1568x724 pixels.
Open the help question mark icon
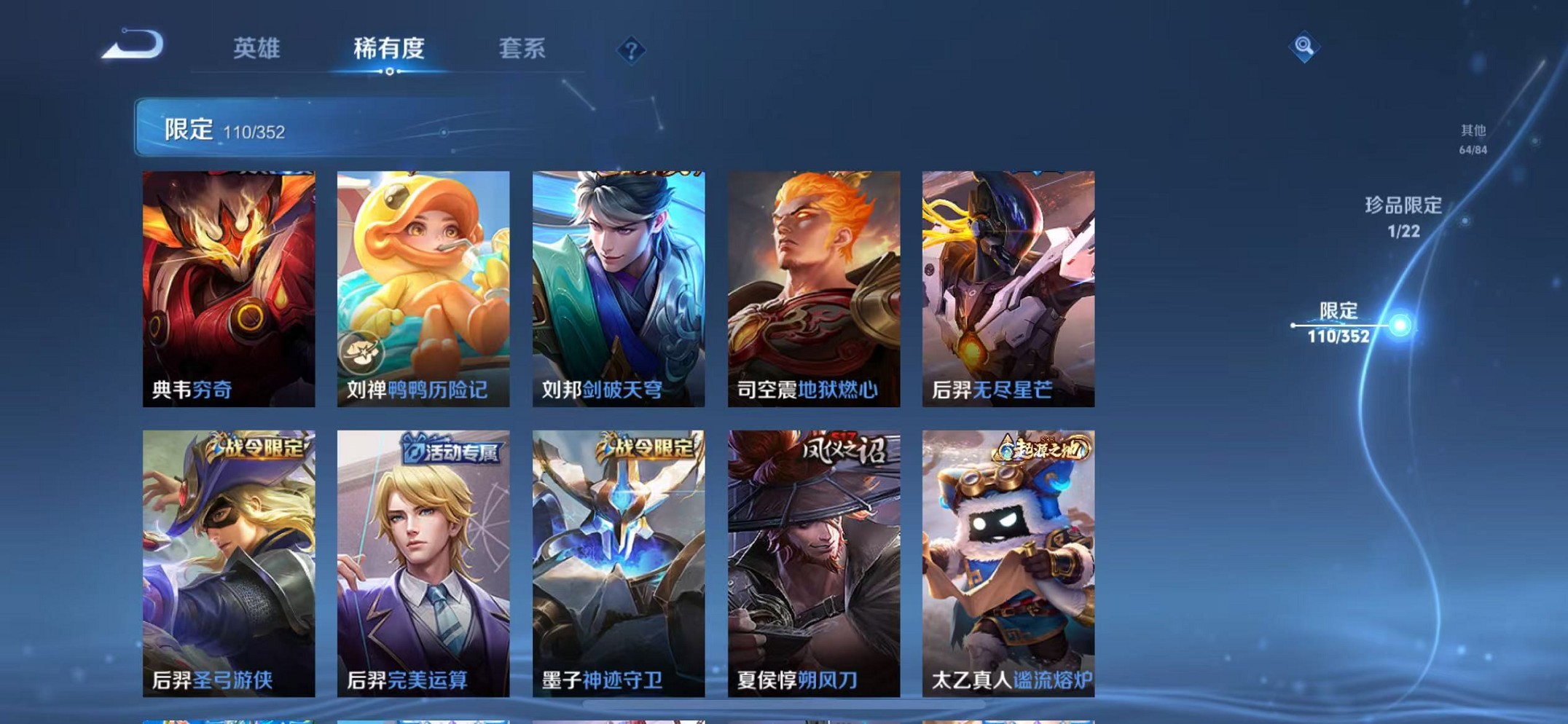tap(632, 50)
